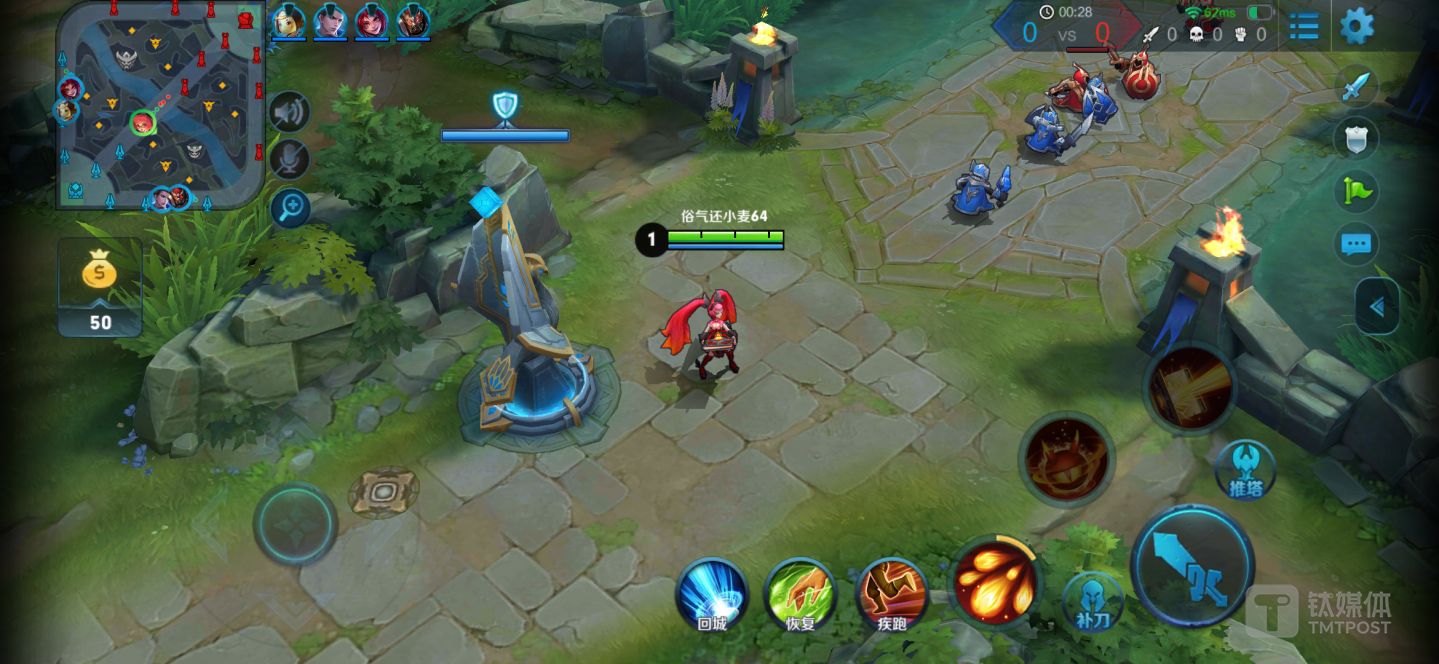Toggle the microphone voice button
The width and height of the screenshot is (1439, 664).
click(x=290, y=159)
